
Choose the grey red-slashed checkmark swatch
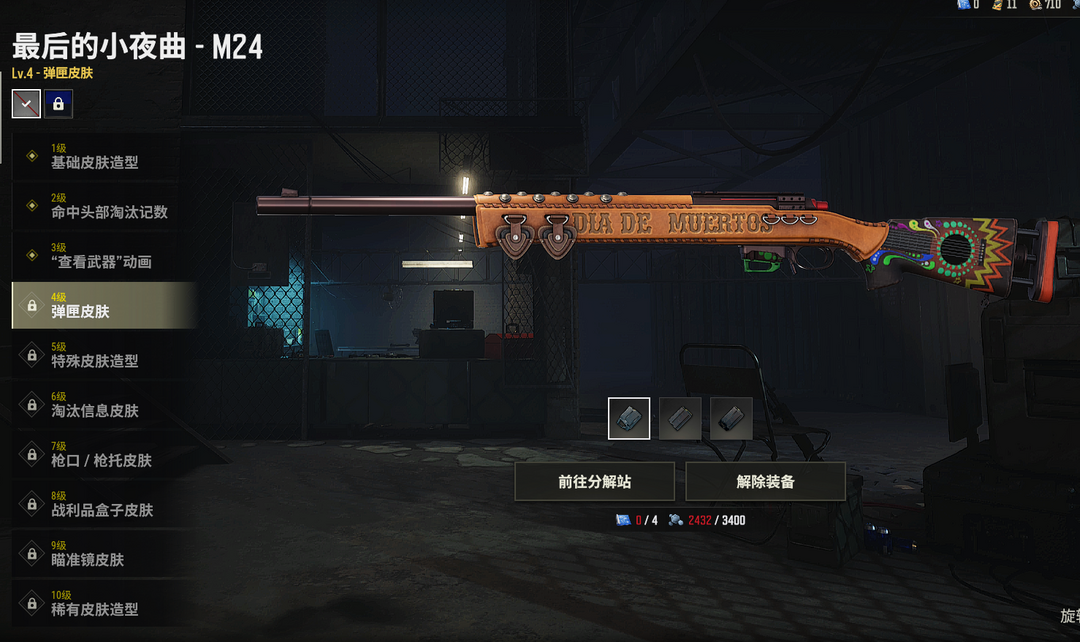(26, 104)
